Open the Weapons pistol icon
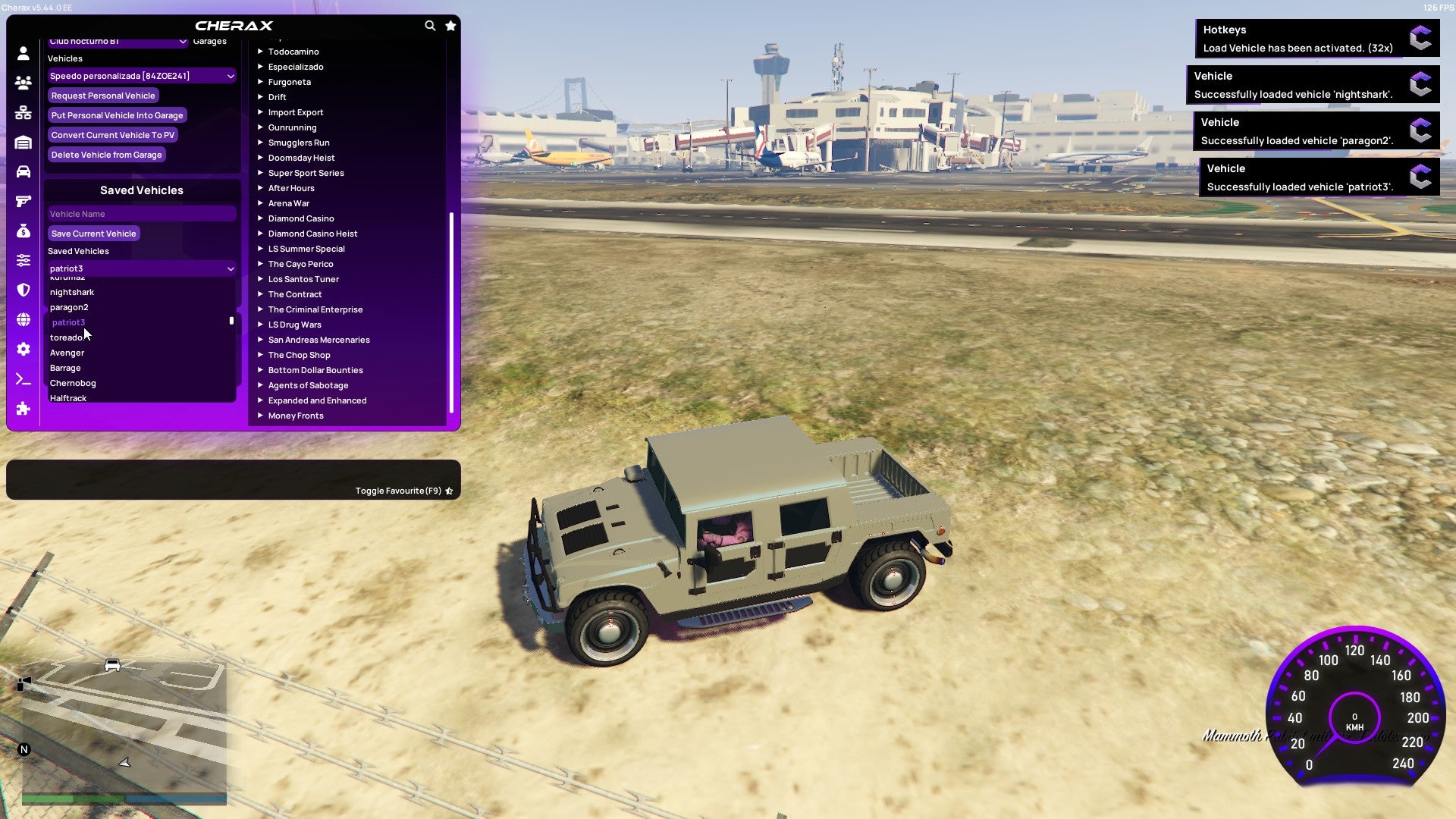 tap(23, 202)
